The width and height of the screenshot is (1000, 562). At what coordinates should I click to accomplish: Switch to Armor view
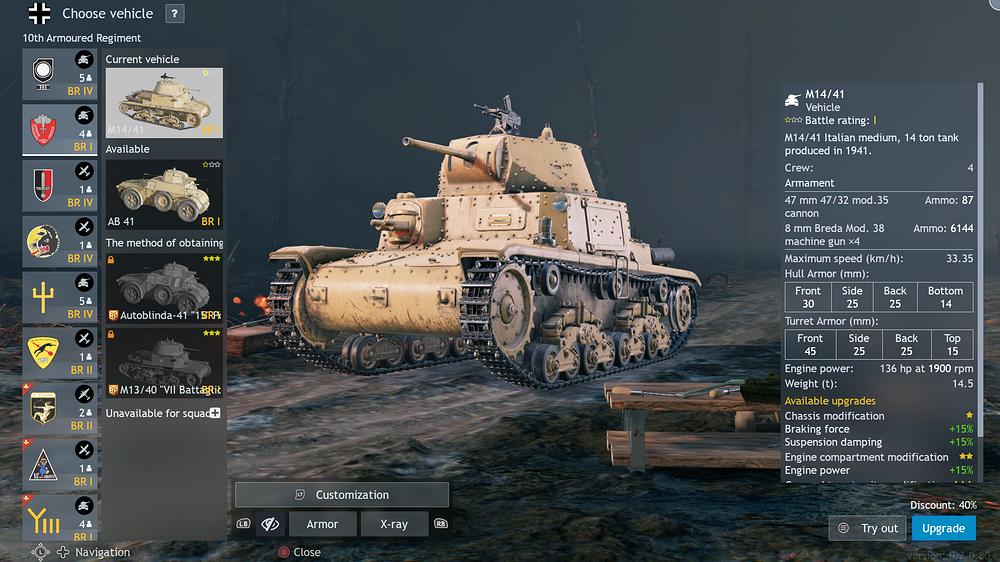pyautogui.click(x=322, y=524)
